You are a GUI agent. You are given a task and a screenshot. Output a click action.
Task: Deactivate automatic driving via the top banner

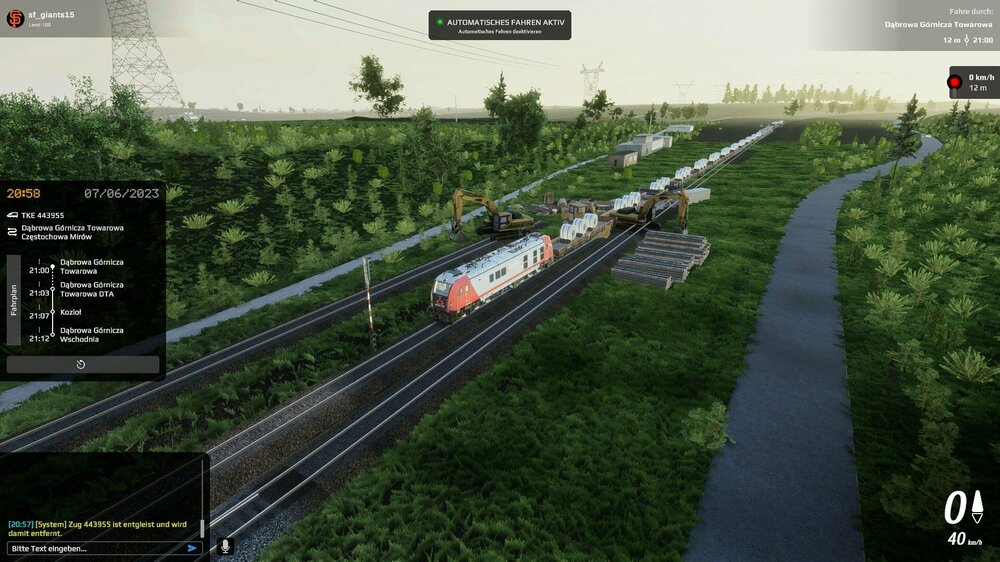[499, 32]
